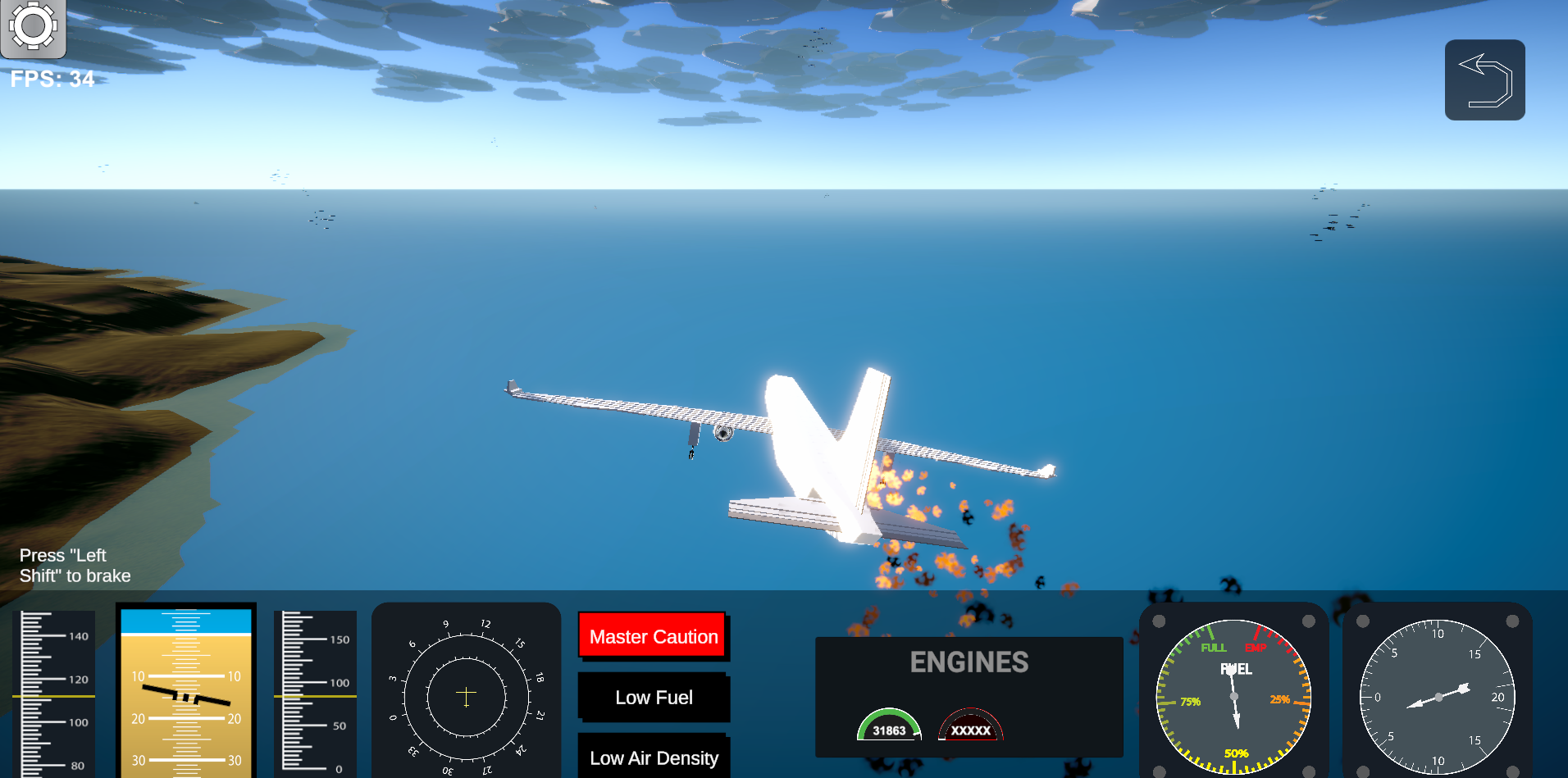Open the ENGINES panel header
This screenshot has height=778, width=1568.
pyautogui.click(x=970, y=662)
